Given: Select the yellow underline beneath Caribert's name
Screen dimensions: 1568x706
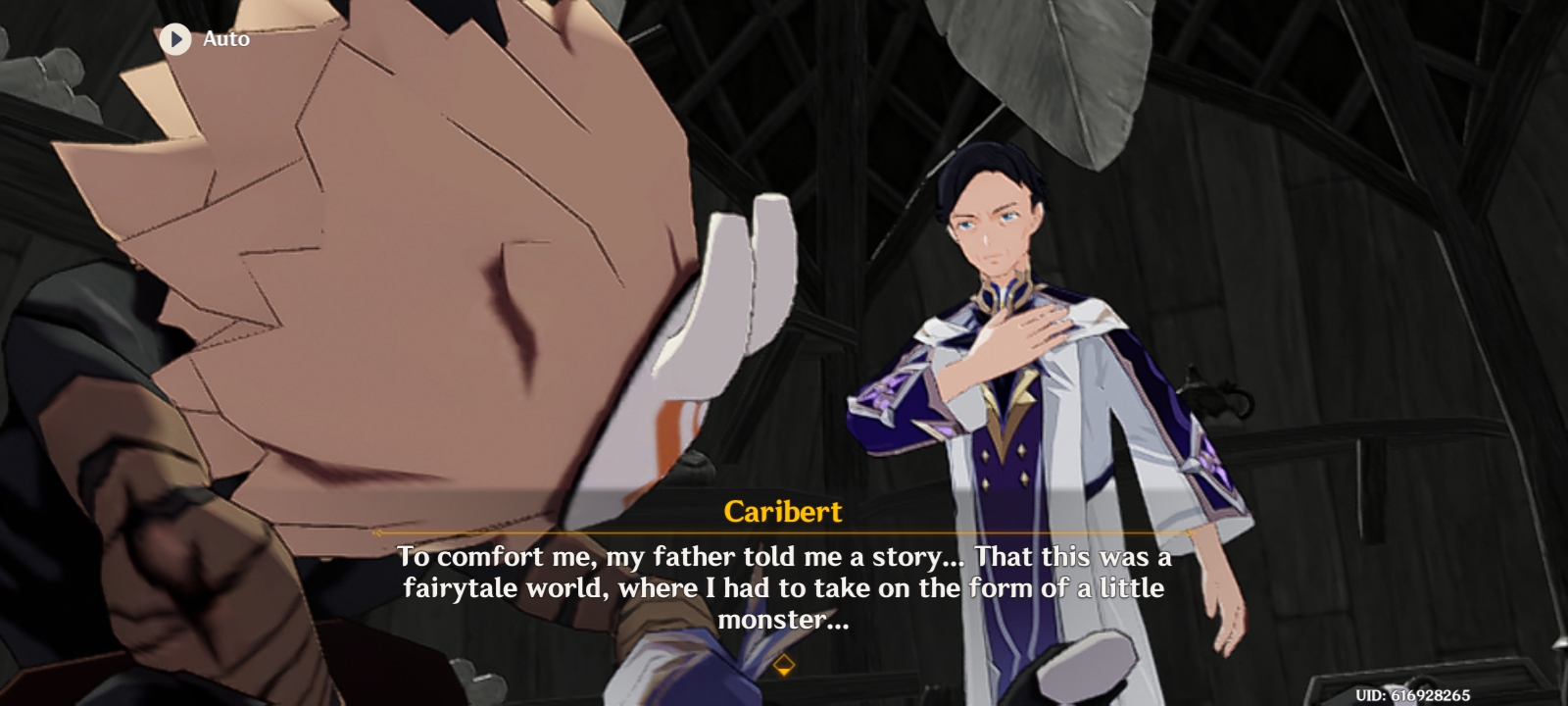Looking at the screenshot, I should click(784, 531).
